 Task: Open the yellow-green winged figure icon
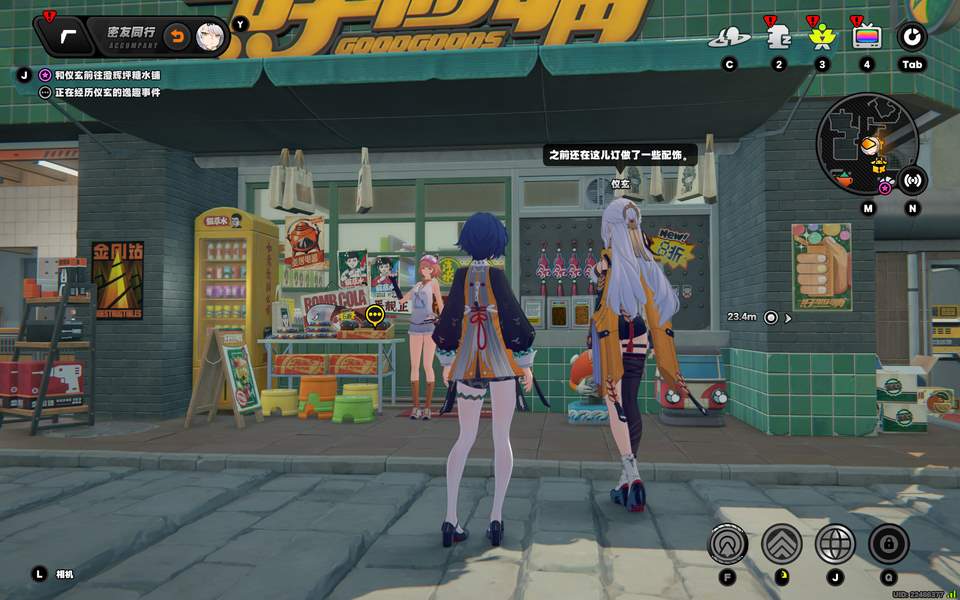click(x=823, y=38)
